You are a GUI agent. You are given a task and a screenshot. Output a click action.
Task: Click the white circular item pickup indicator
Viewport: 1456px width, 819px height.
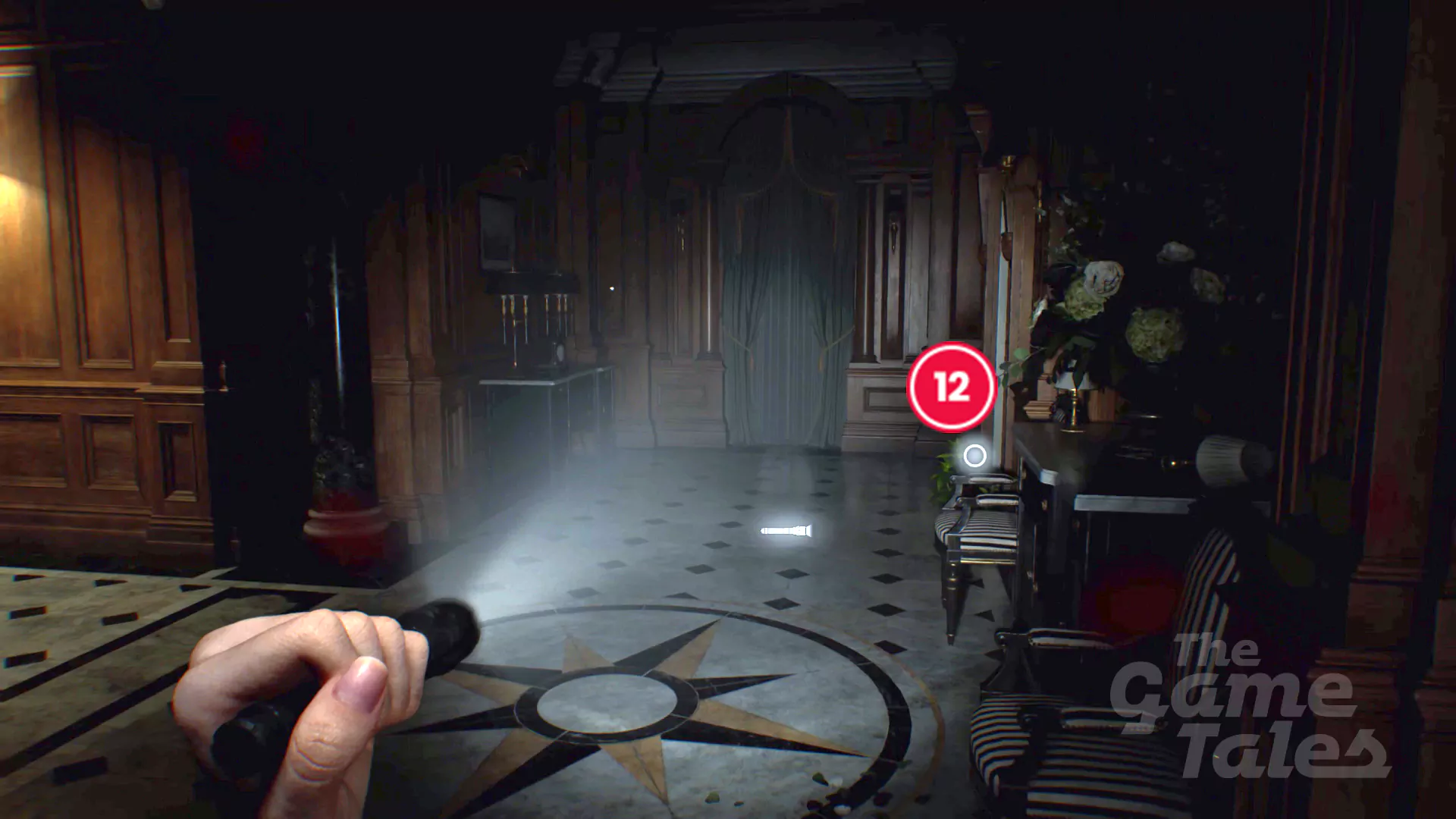point(973,456)
